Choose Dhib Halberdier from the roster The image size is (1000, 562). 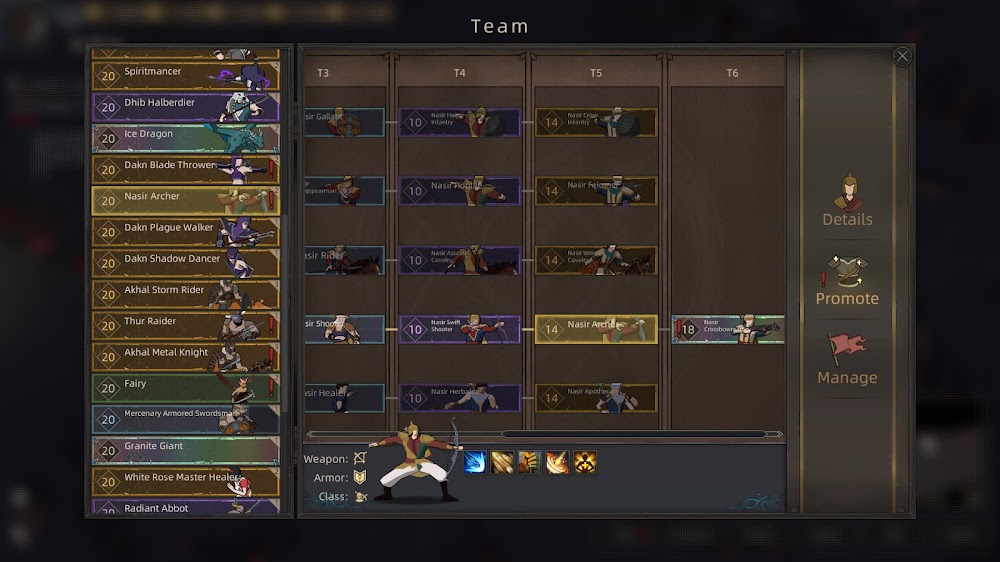186,107
